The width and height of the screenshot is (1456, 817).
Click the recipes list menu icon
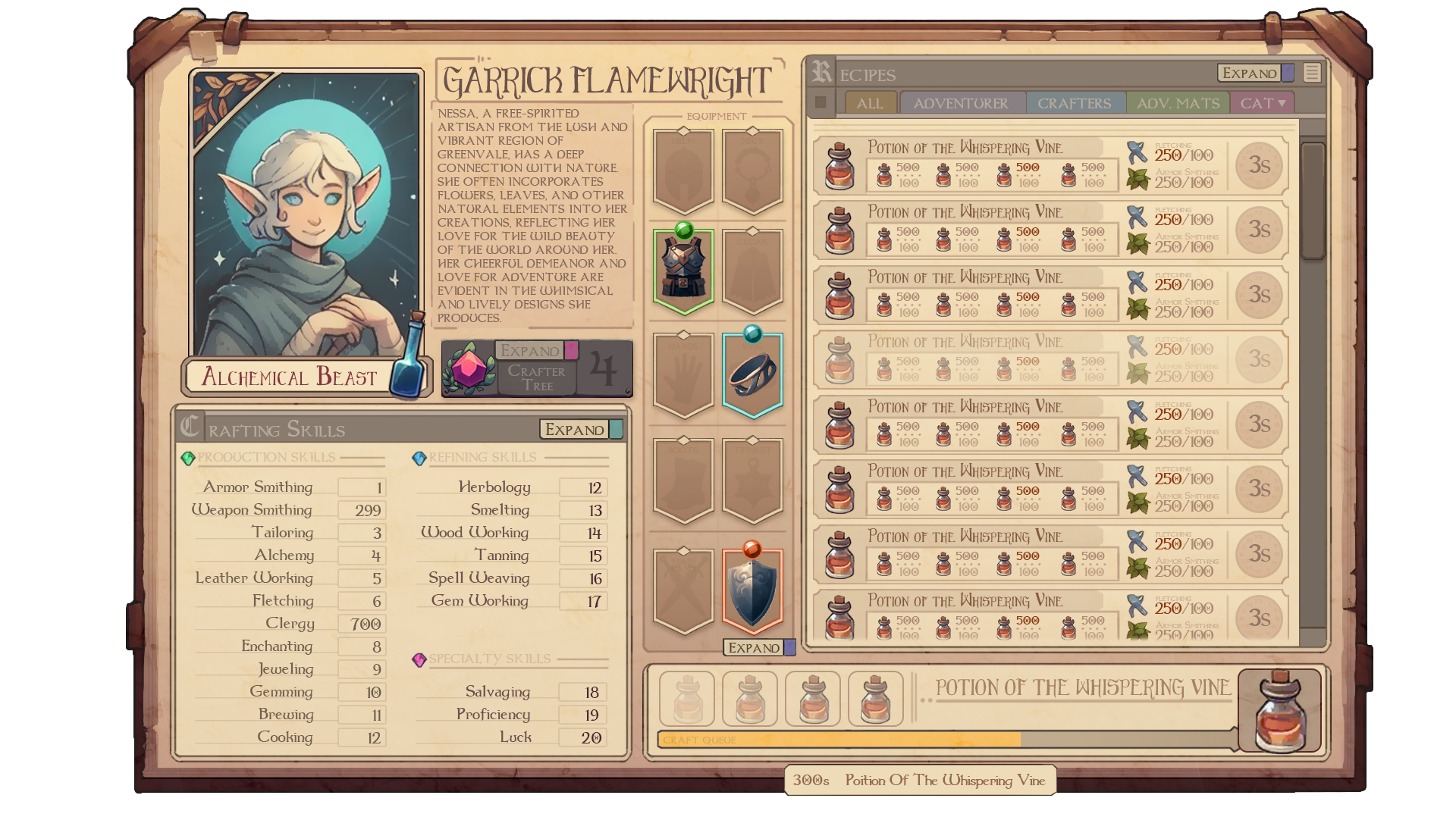[x=1312, y=73]
